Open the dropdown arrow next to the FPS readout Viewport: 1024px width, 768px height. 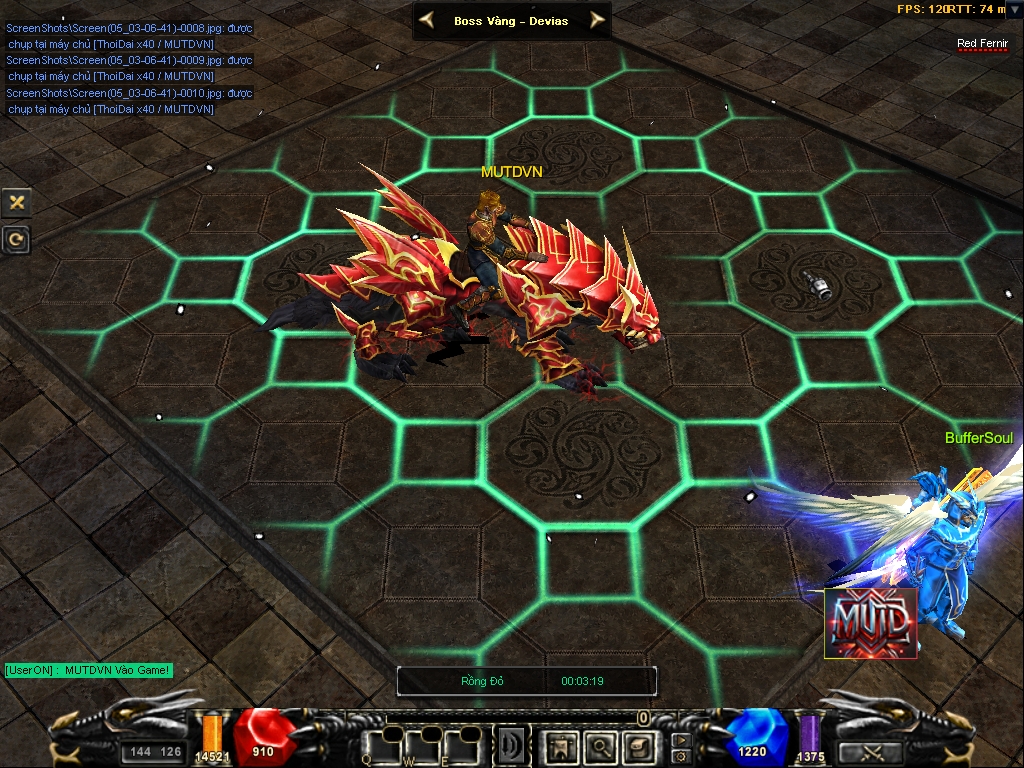(1014, 10)
